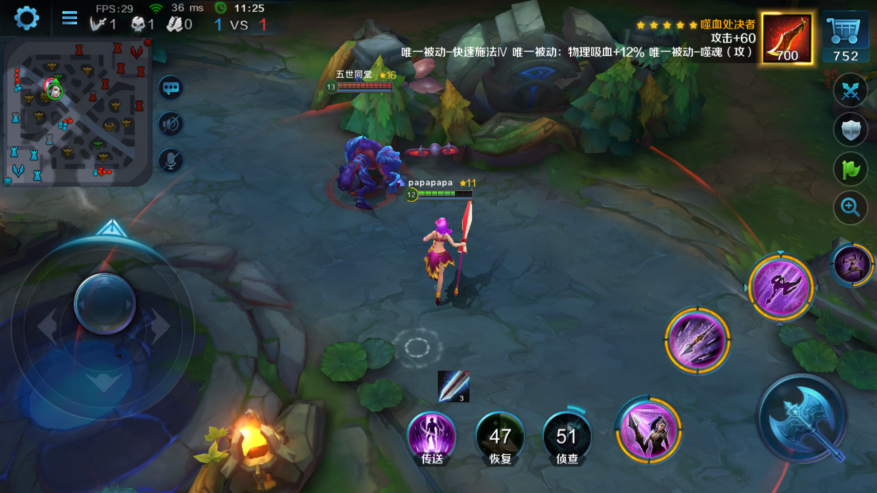Use the 恢复 heal button
This screenshot has height=493, width=877.
[x=500, y=436]
